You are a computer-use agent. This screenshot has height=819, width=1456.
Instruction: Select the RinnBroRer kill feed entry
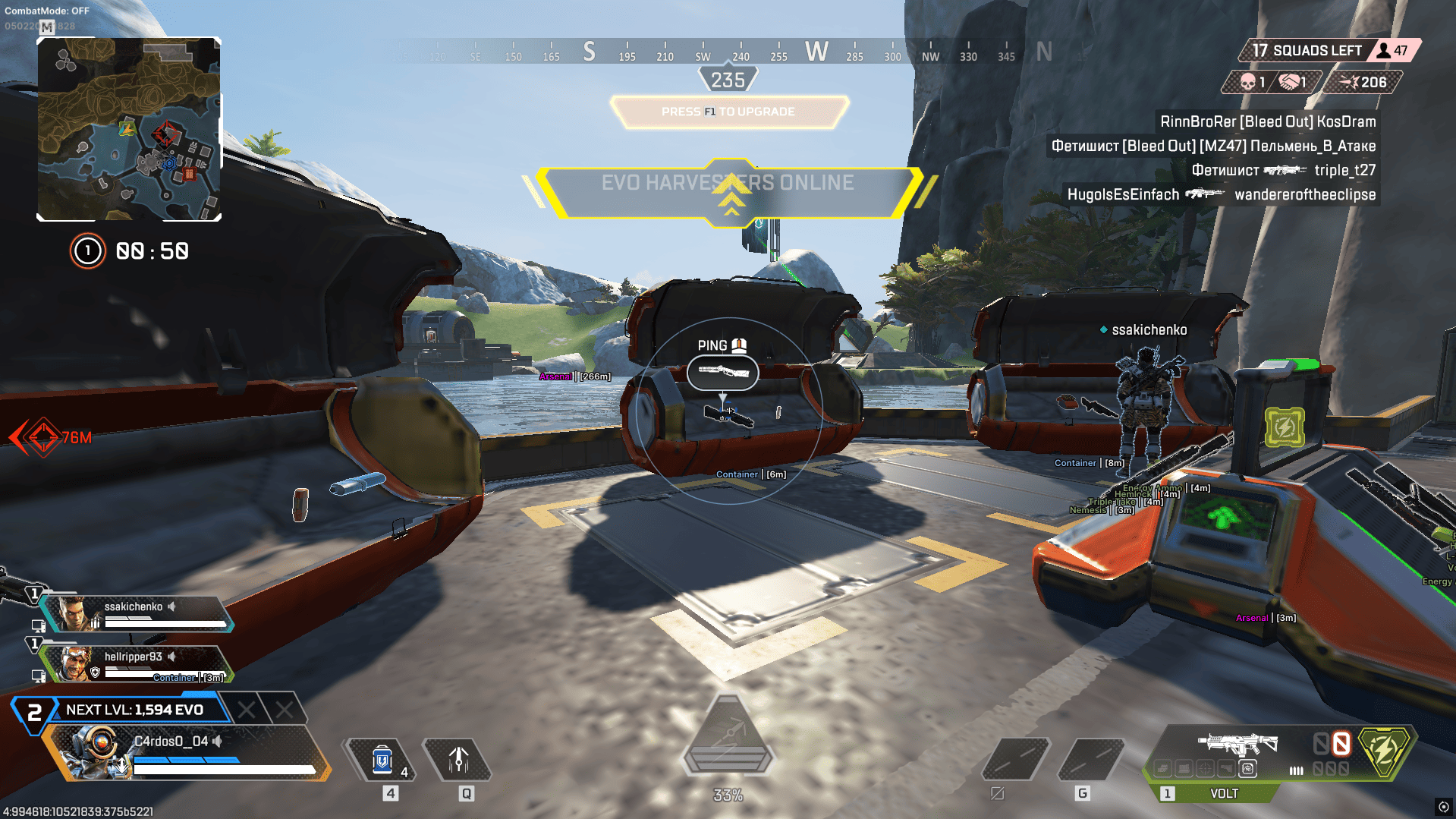click(1267, 121)
